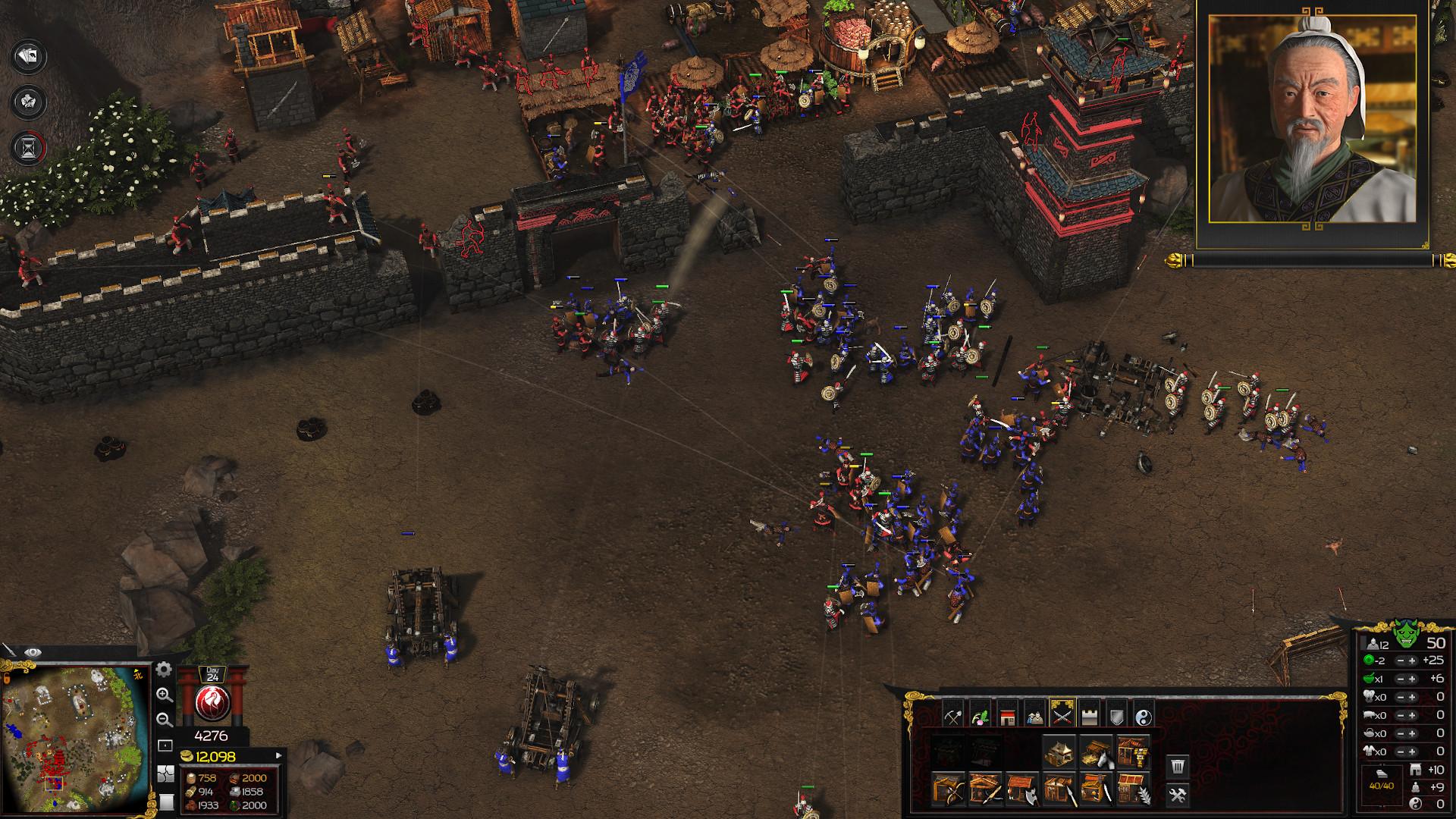Toggle the territory view square under the zoom icons
Viewport: 1456px width, 819px height.
[x=165, y=744]
